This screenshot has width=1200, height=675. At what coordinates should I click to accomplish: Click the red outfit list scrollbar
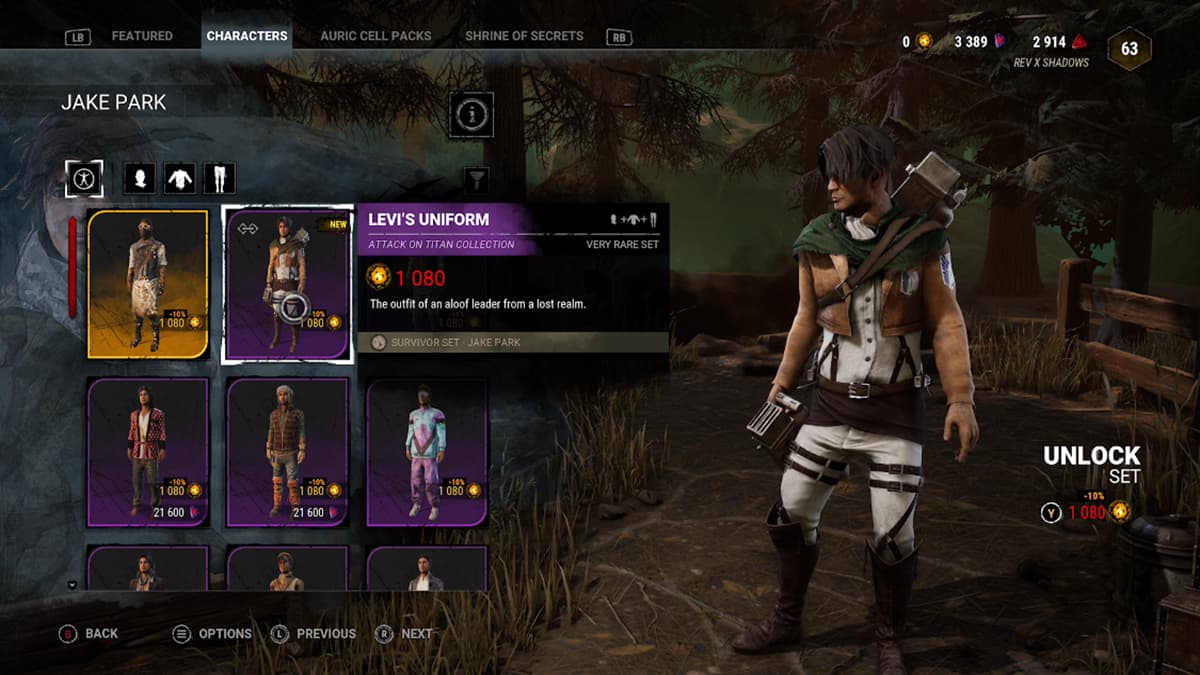(72, 265)
